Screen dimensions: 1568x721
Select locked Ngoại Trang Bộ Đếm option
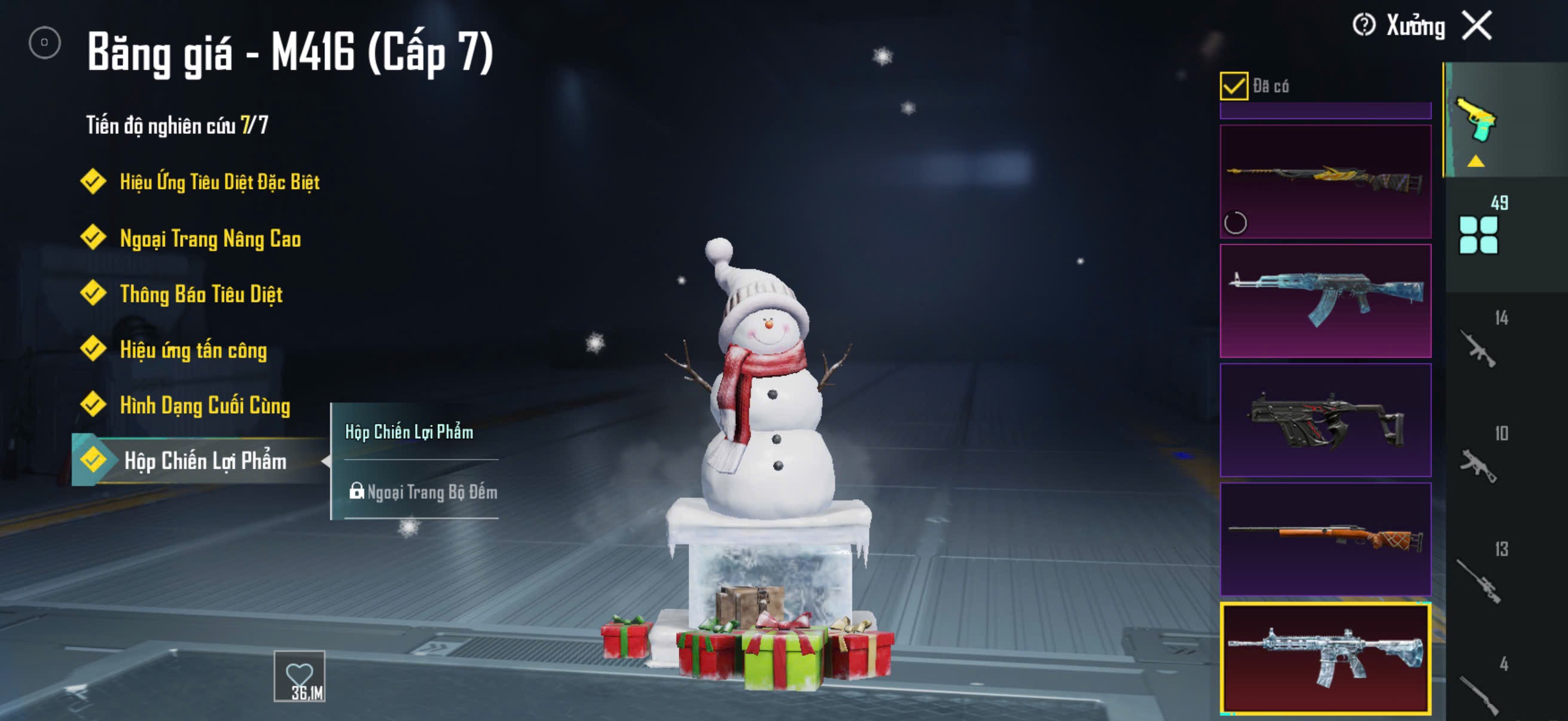tap(423, 491)
